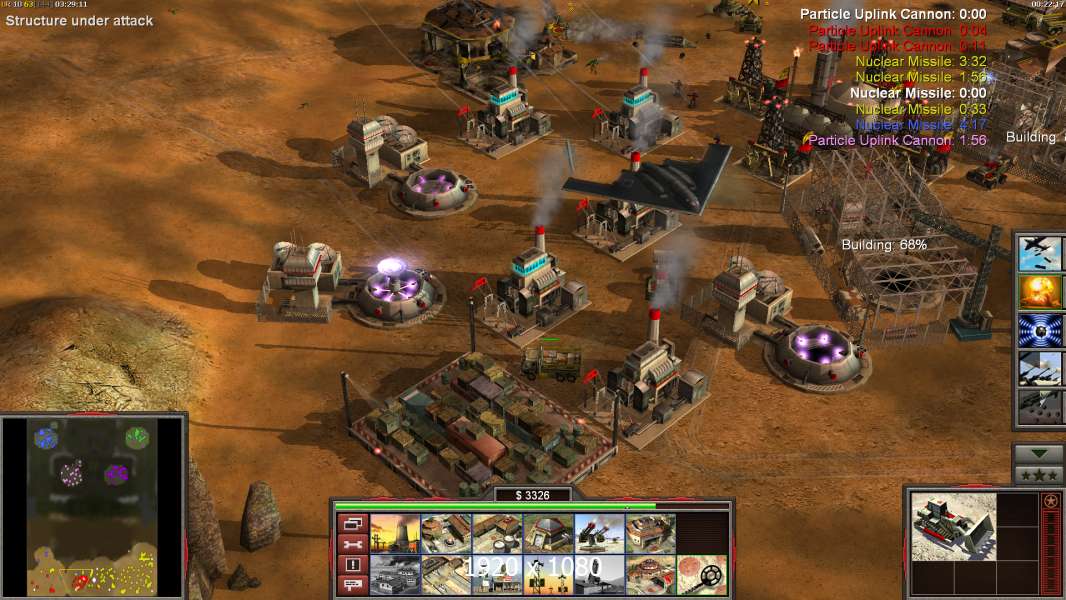1066x600 pixels.
Task: Activate the blue EMP pulse power
Action: click(1039, 330)
